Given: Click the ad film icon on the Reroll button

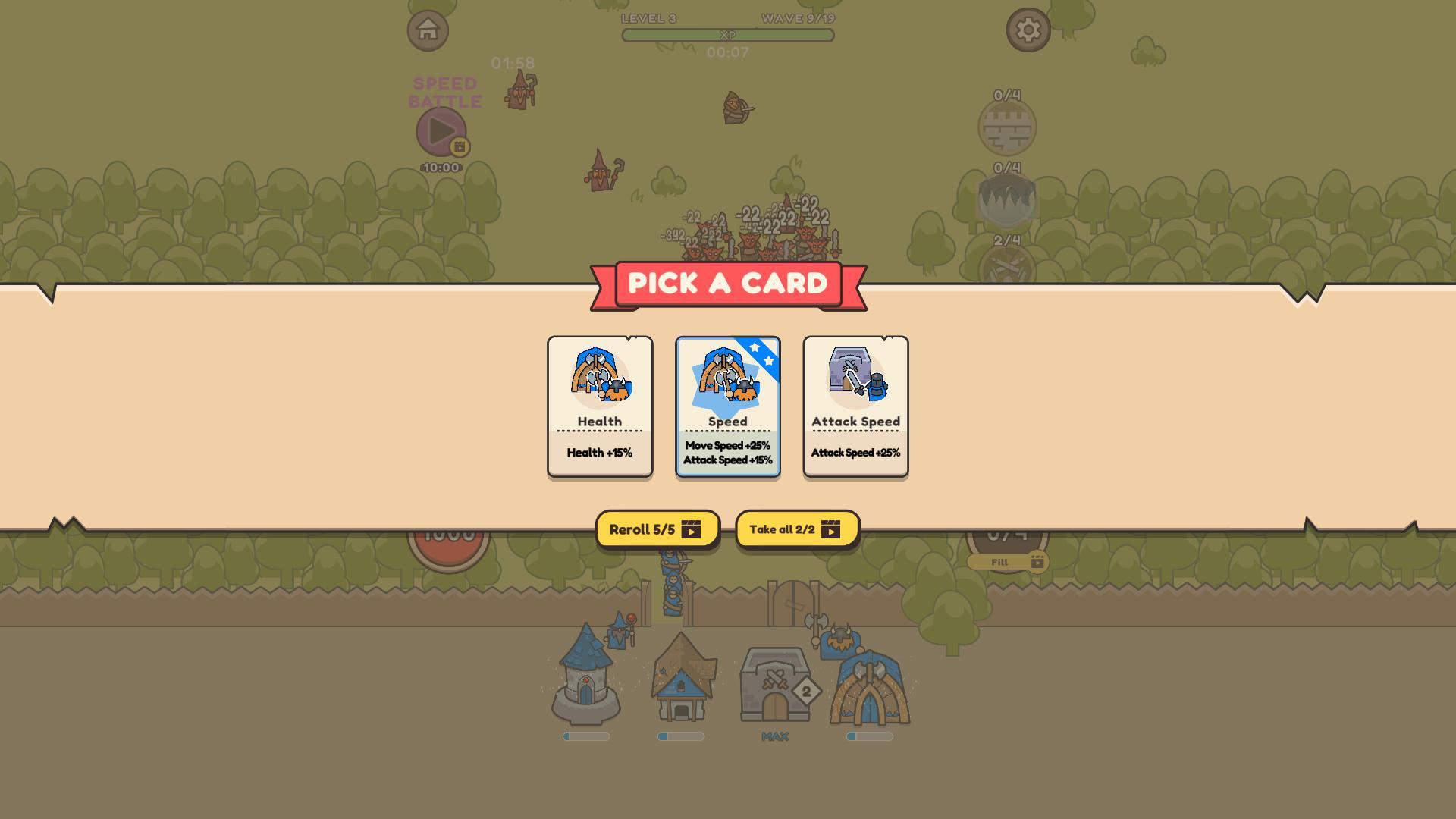Looking at the screenshot, I should pos(692,530).
